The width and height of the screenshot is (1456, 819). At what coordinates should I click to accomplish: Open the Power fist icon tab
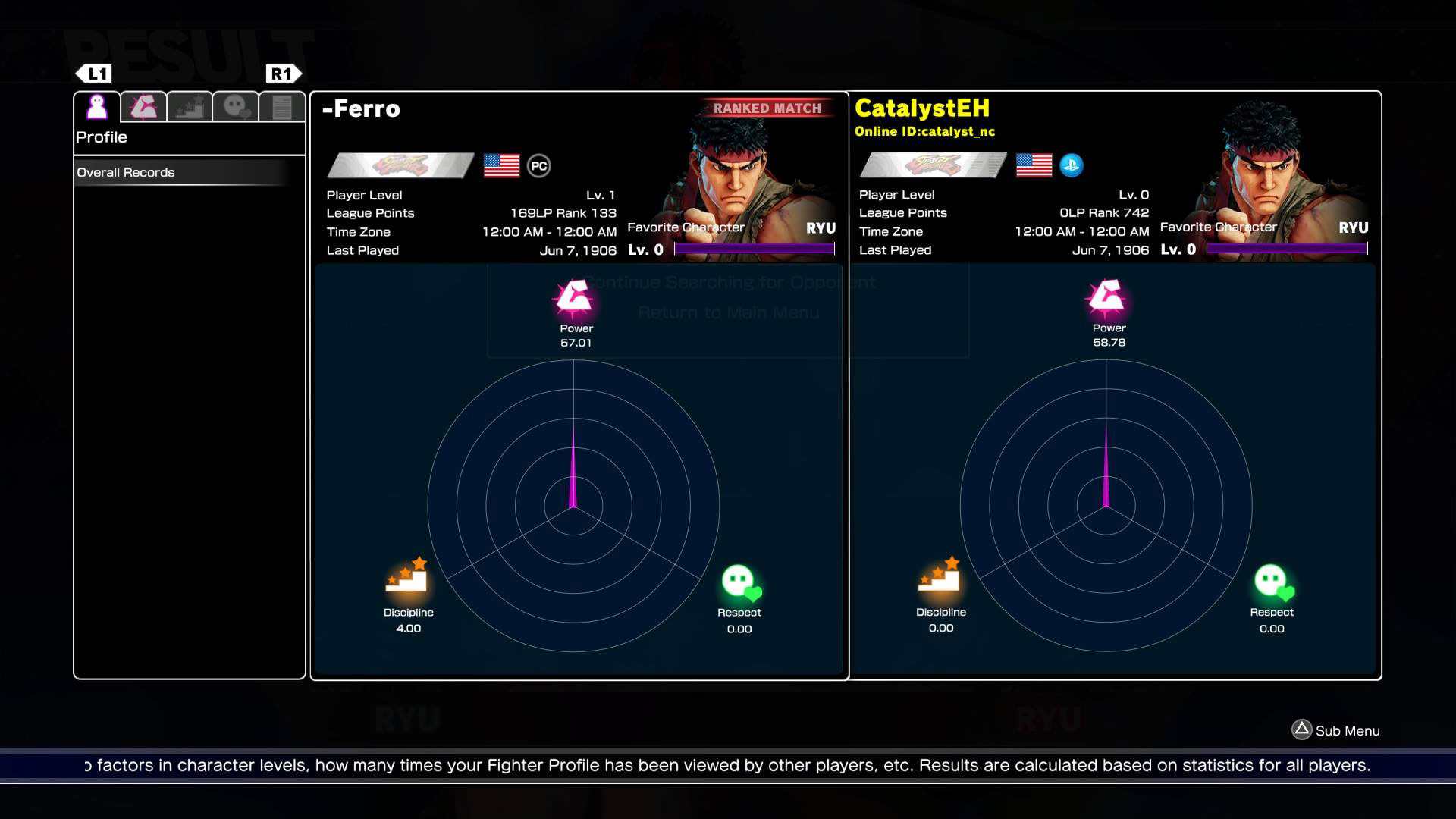144,105
